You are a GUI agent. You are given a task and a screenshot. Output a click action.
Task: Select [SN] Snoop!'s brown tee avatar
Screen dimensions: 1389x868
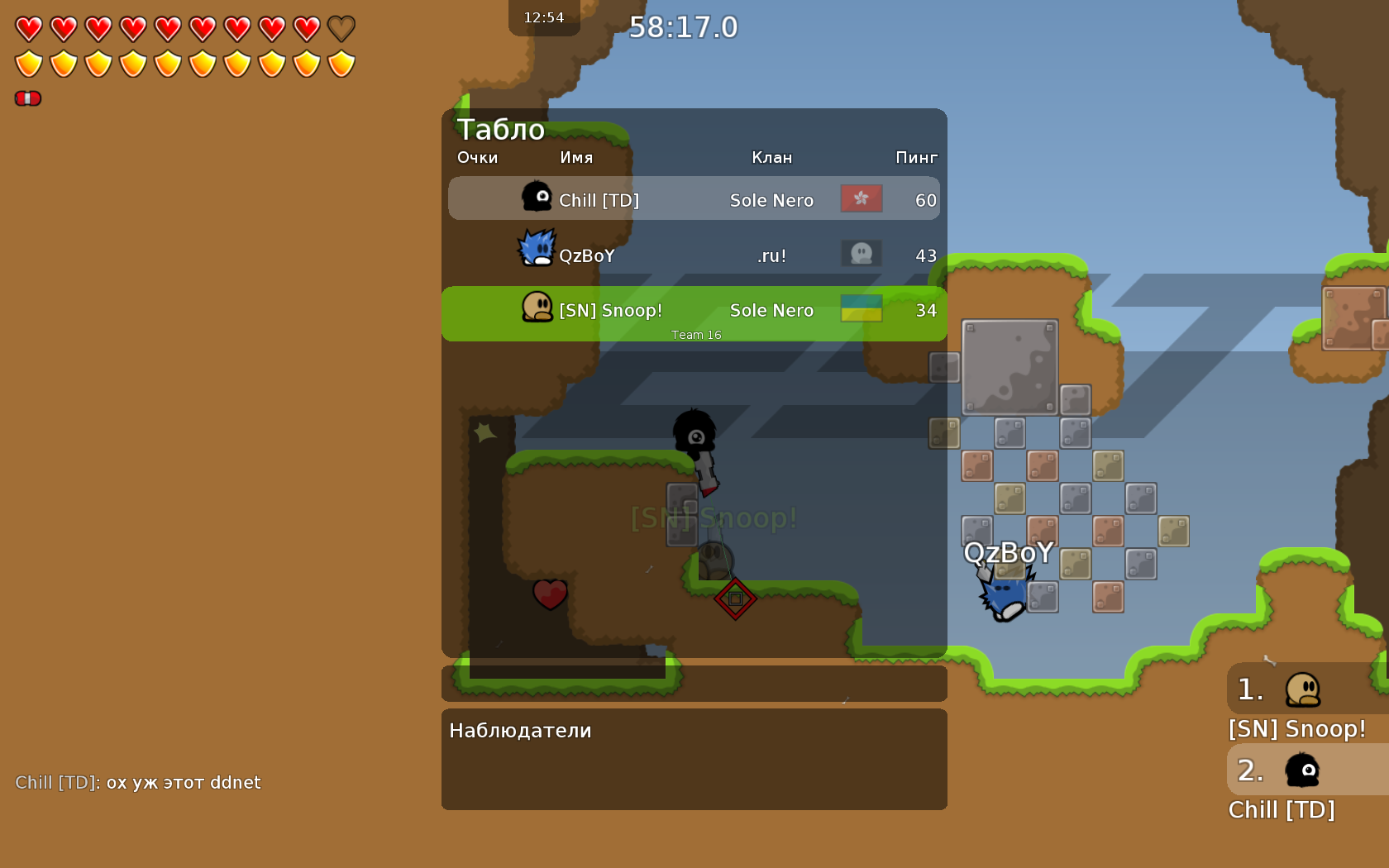tap(537, 308)
